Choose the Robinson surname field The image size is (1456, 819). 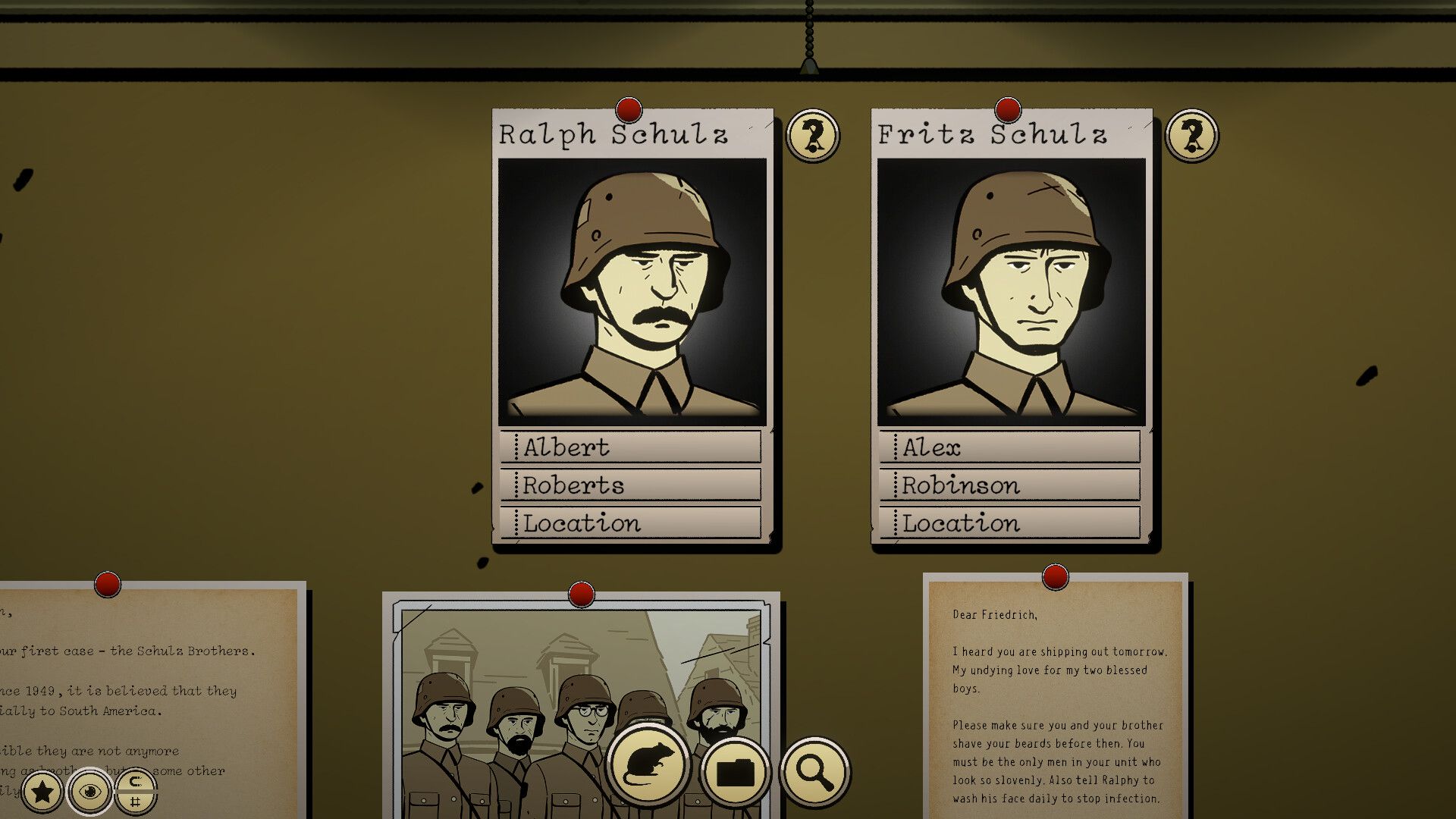tap(1010, 485)
